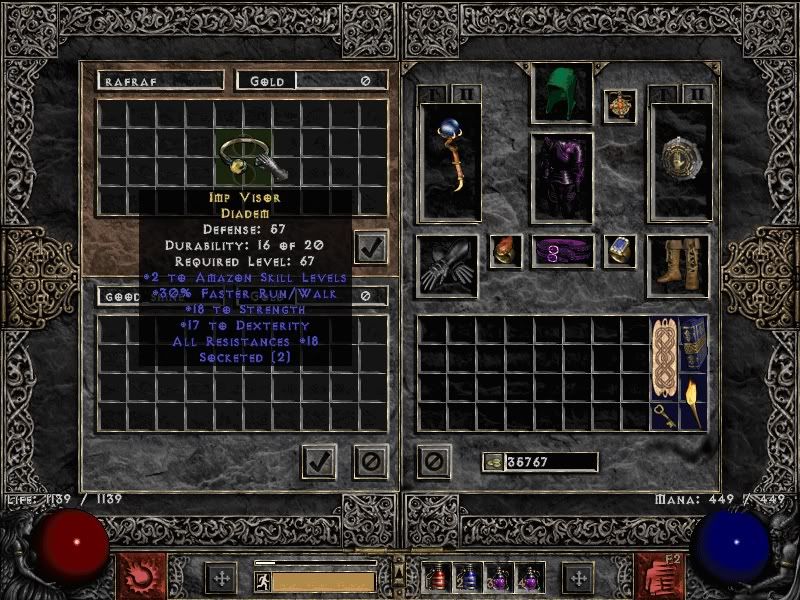Screen dimensions: 800x600
Task: Click the gold pile button beside 35767
Action: pyautogui.click(x=490, y=462)
